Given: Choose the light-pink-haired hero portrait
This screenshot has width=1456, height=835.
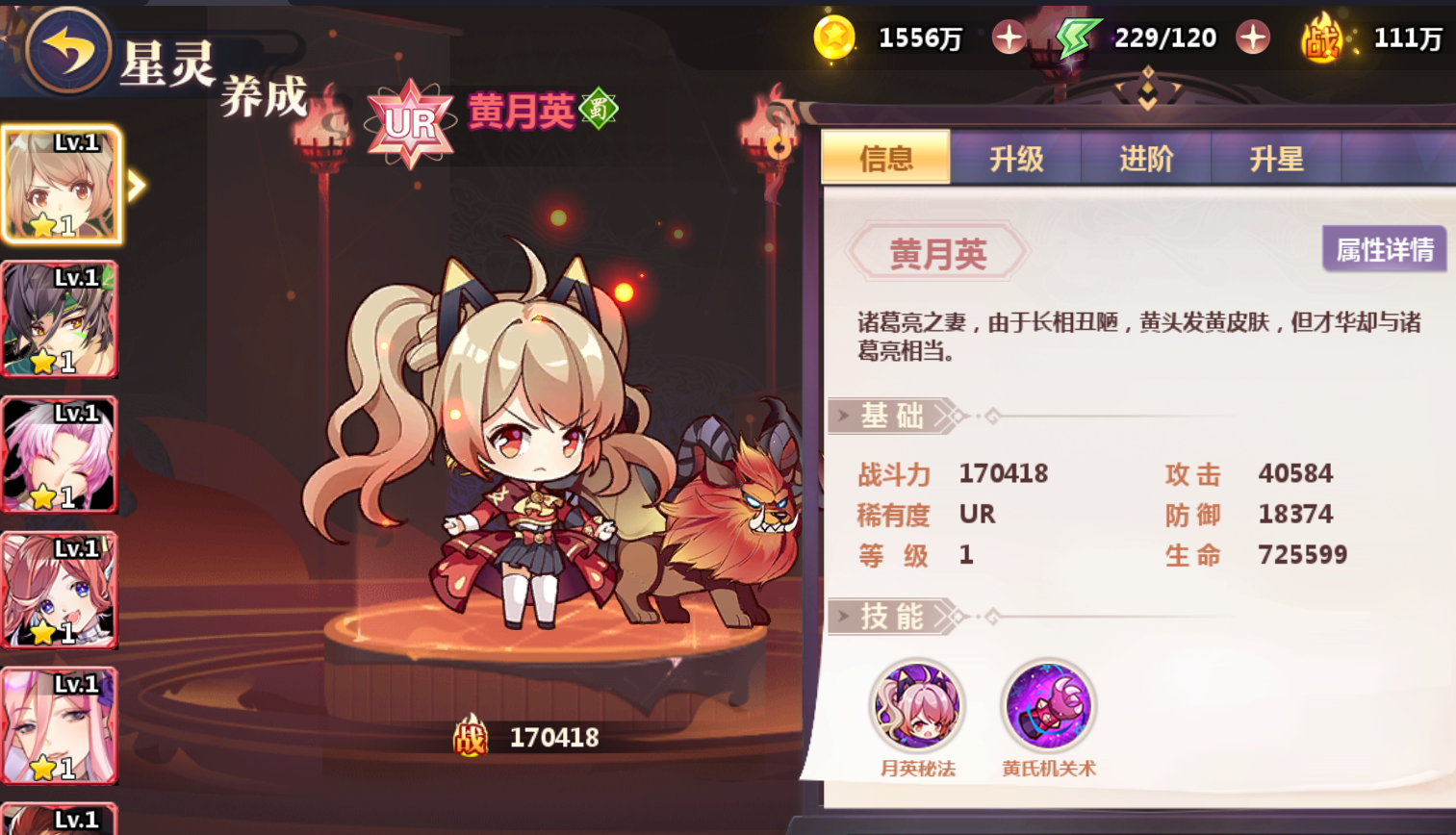Looking at the screenshot, I should pos(60,725).
